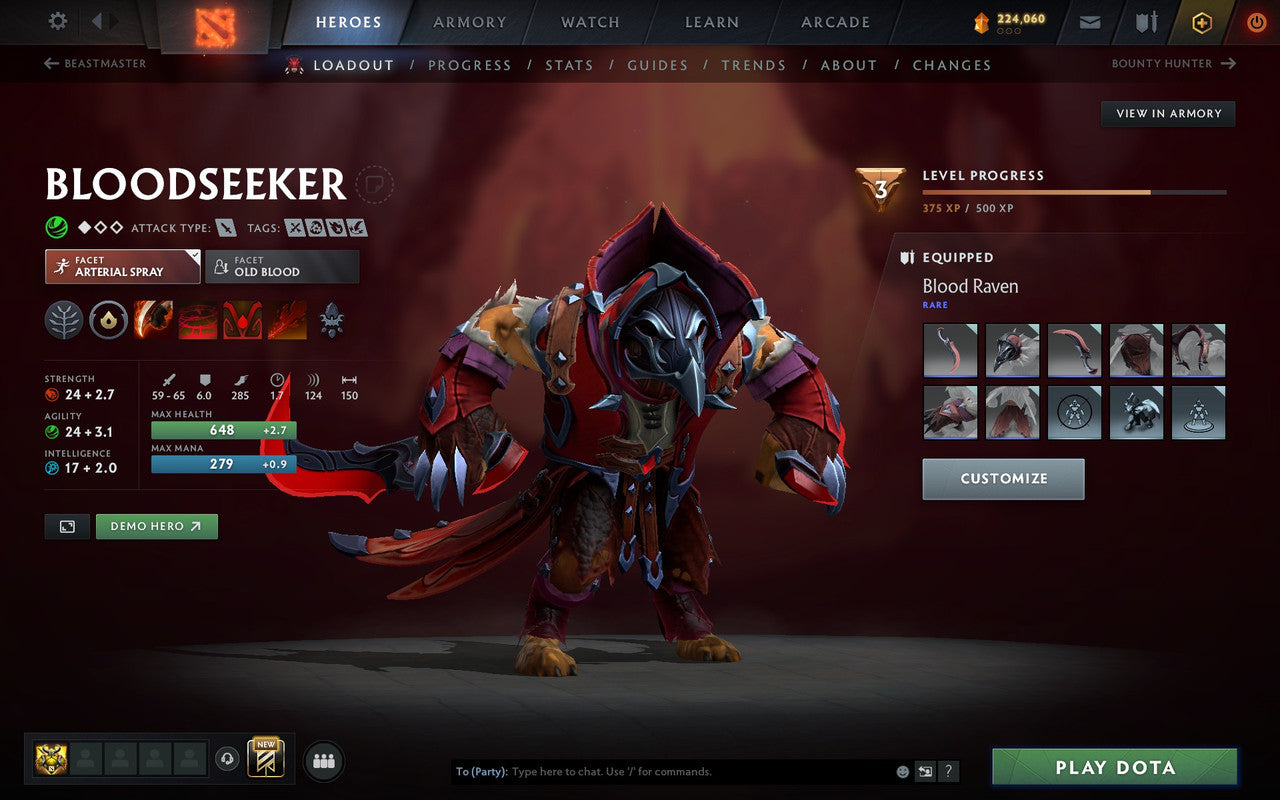Open the To (Party) chat channel selector

pyautogui.click(x=483, y=771)
